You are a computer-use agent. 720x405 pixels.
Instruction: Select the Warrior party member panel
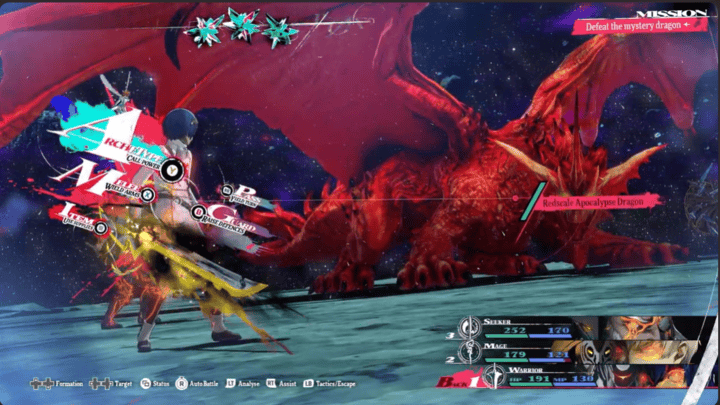point(540,378)
